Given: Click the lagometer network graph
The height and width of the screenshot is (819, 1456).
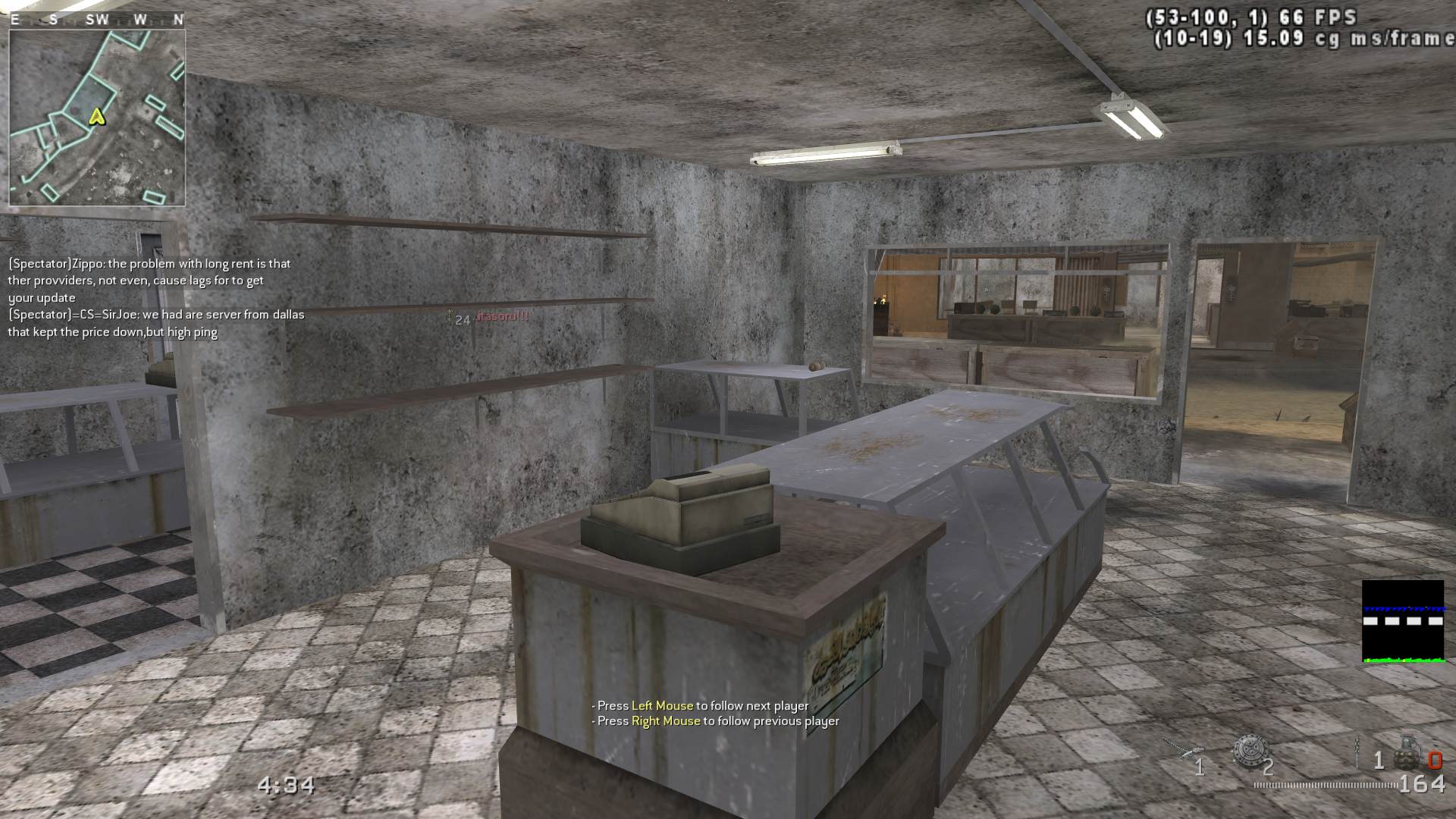Looking at the screenshot, I should (x=1402, y=622).
